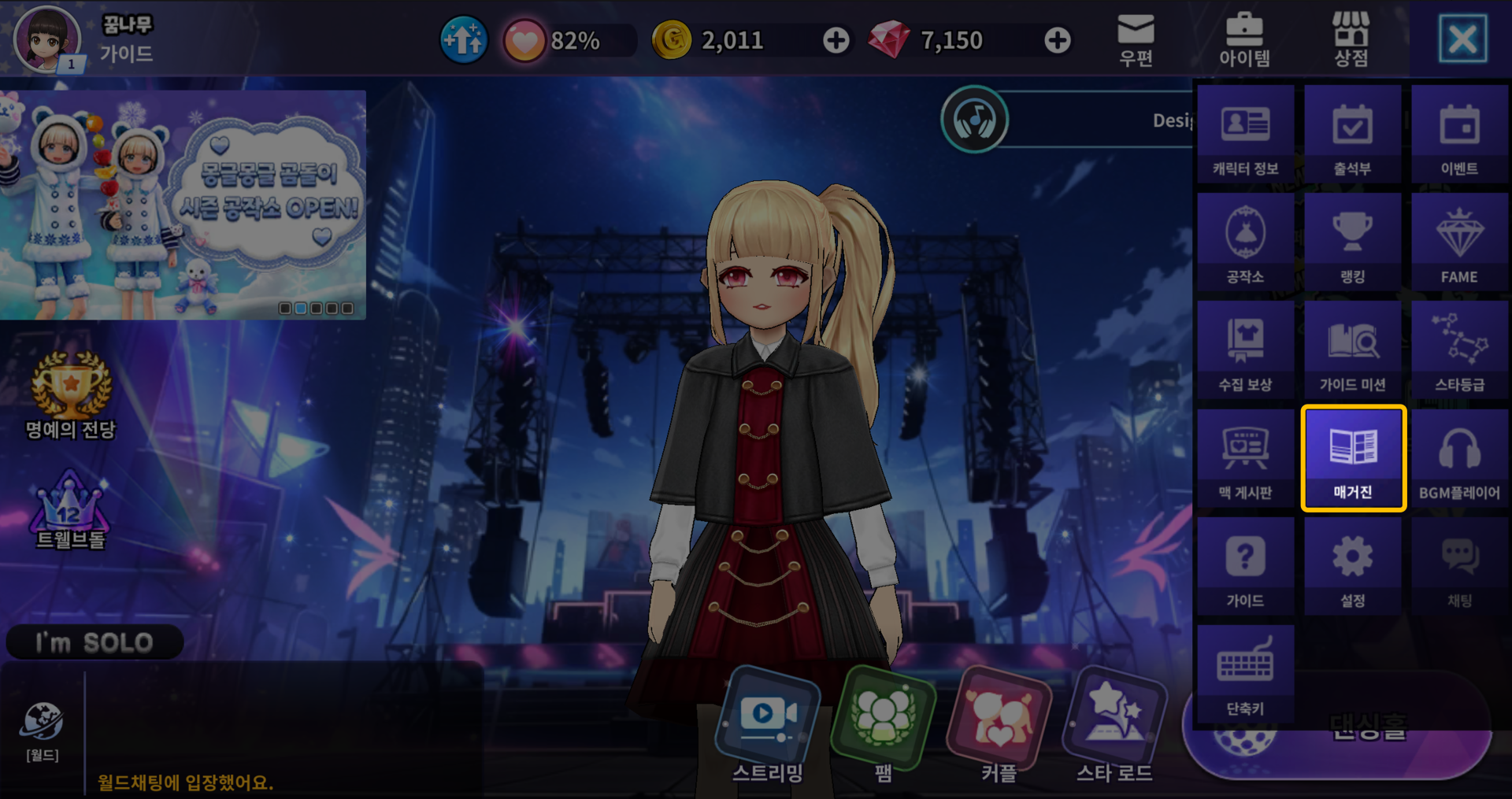Open the 우편 mailbox

coord(1136,39)
